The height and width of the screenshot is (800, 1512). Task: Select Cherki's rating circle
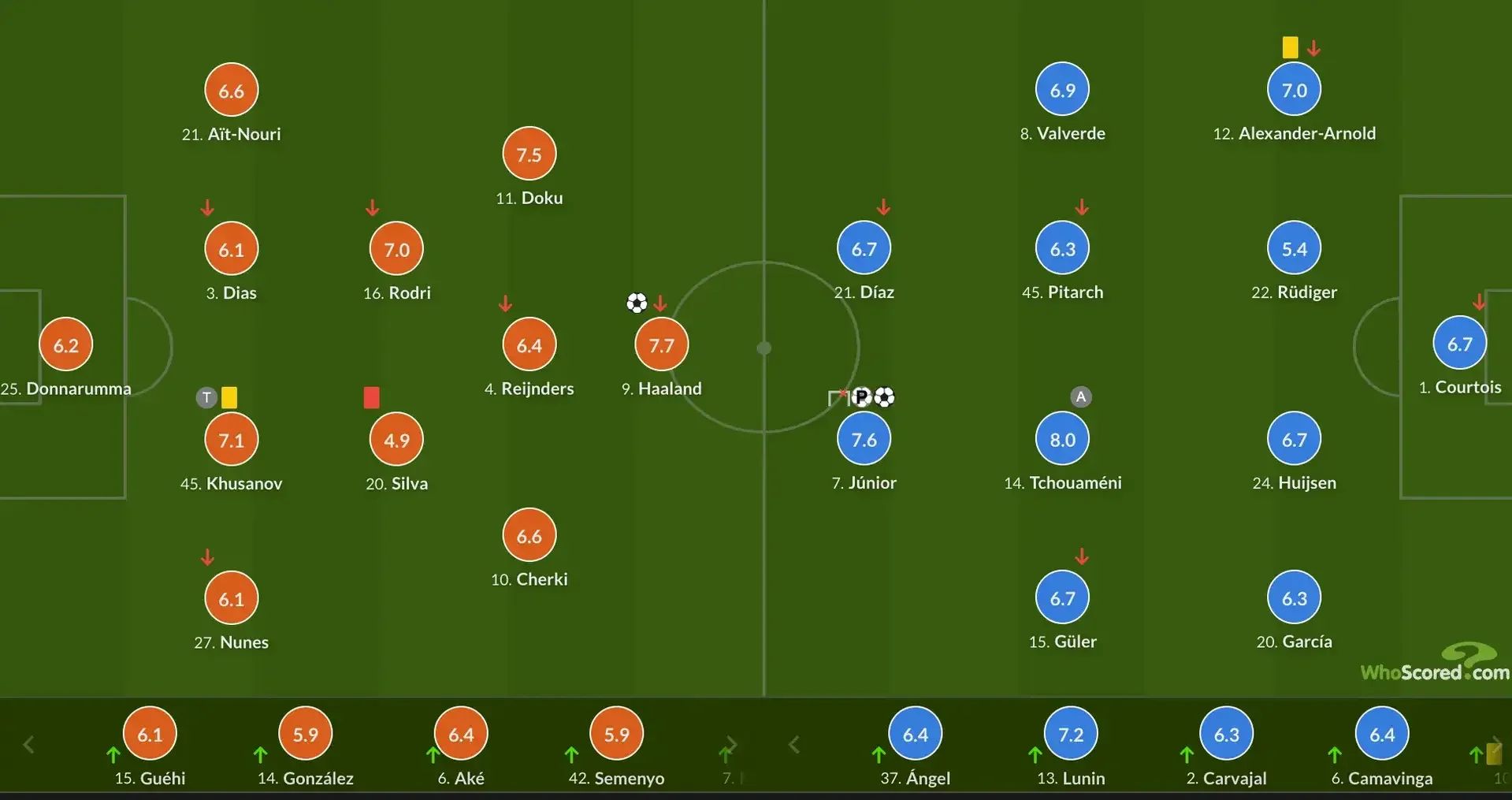coord(529,535)
